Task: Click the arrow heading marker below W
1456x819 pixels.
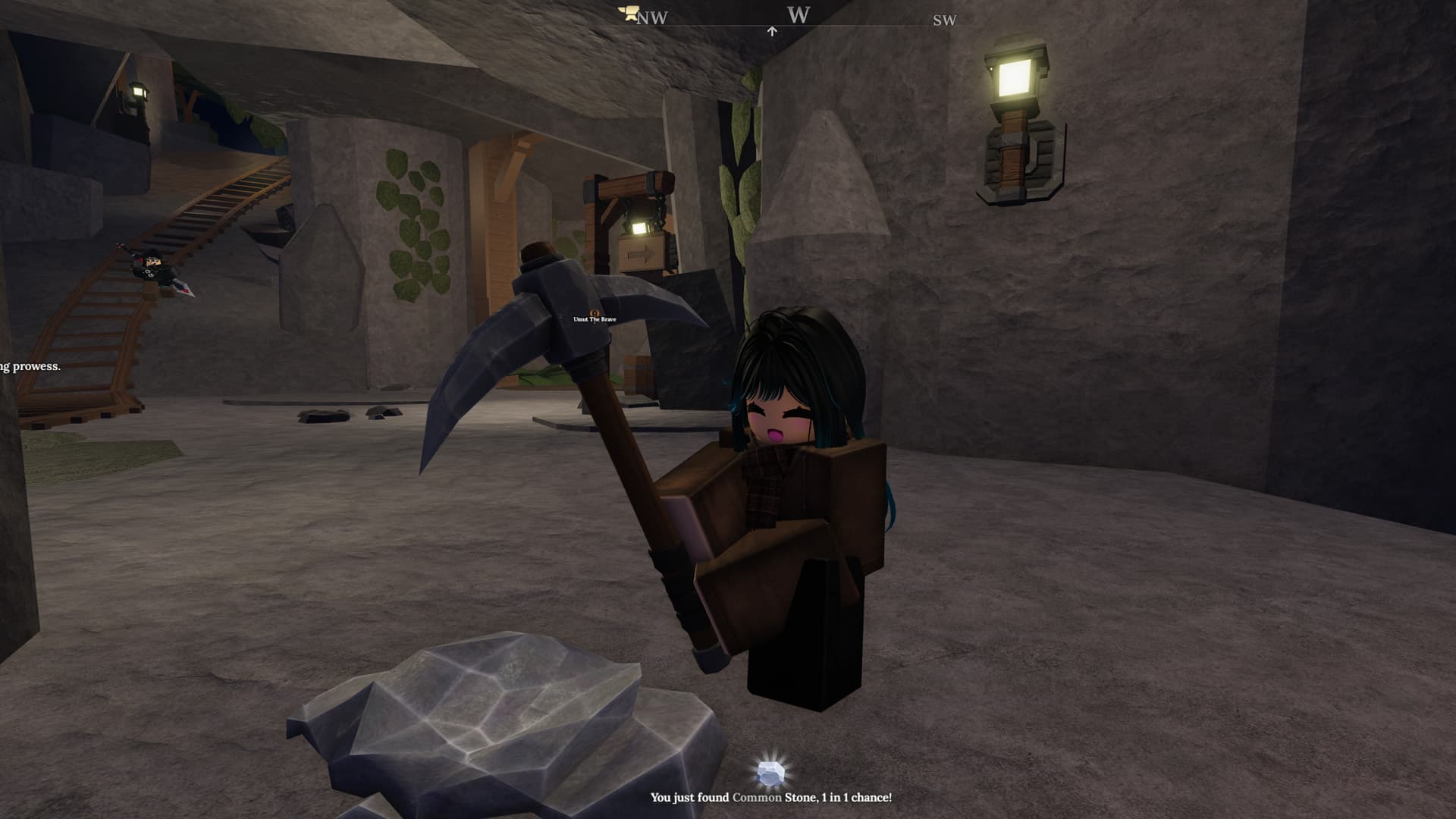Action: coord(772,30)
